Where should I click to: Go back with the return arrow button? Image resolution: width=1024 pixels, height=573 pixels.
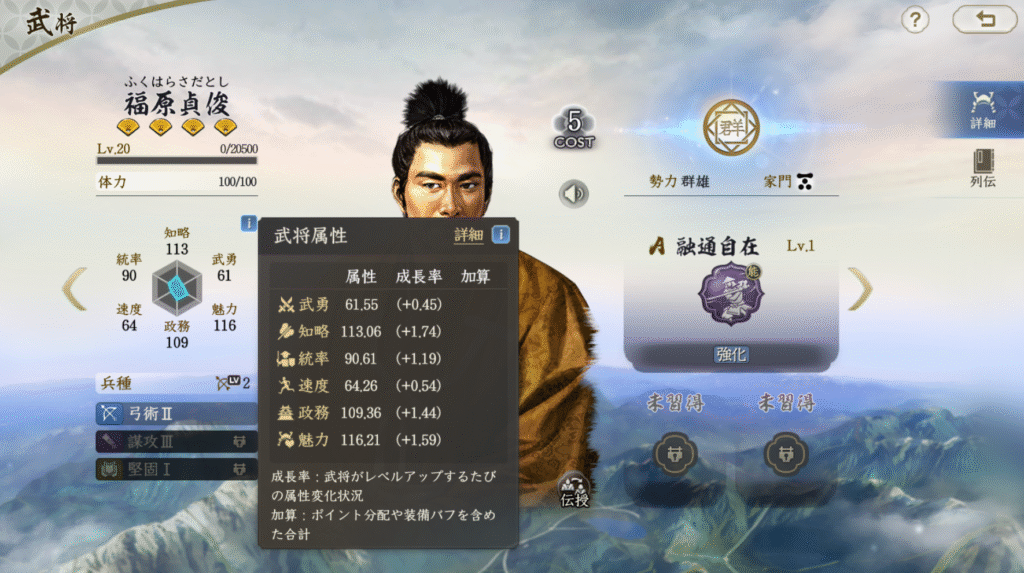point(985,19)
